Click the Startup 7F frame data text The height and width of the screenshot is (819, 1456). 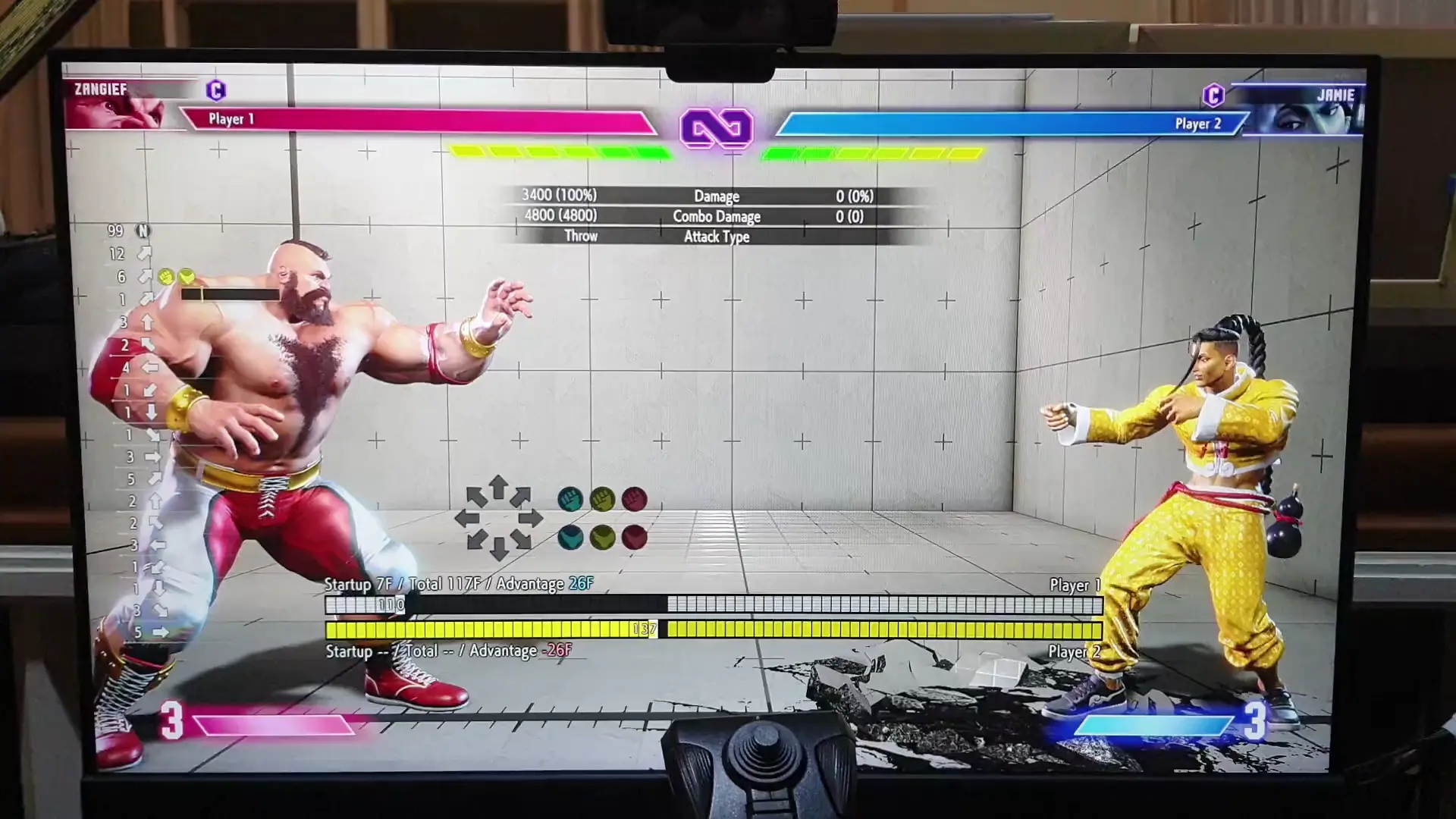[354, 584]
